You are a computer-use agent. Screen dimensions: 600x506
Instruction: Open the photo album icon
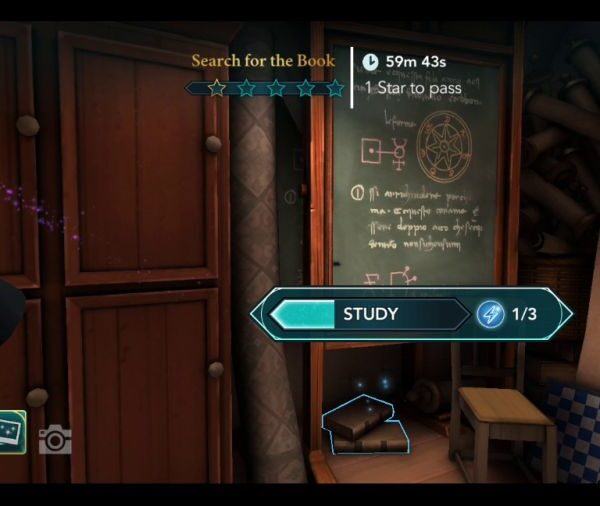click(12, 432)
